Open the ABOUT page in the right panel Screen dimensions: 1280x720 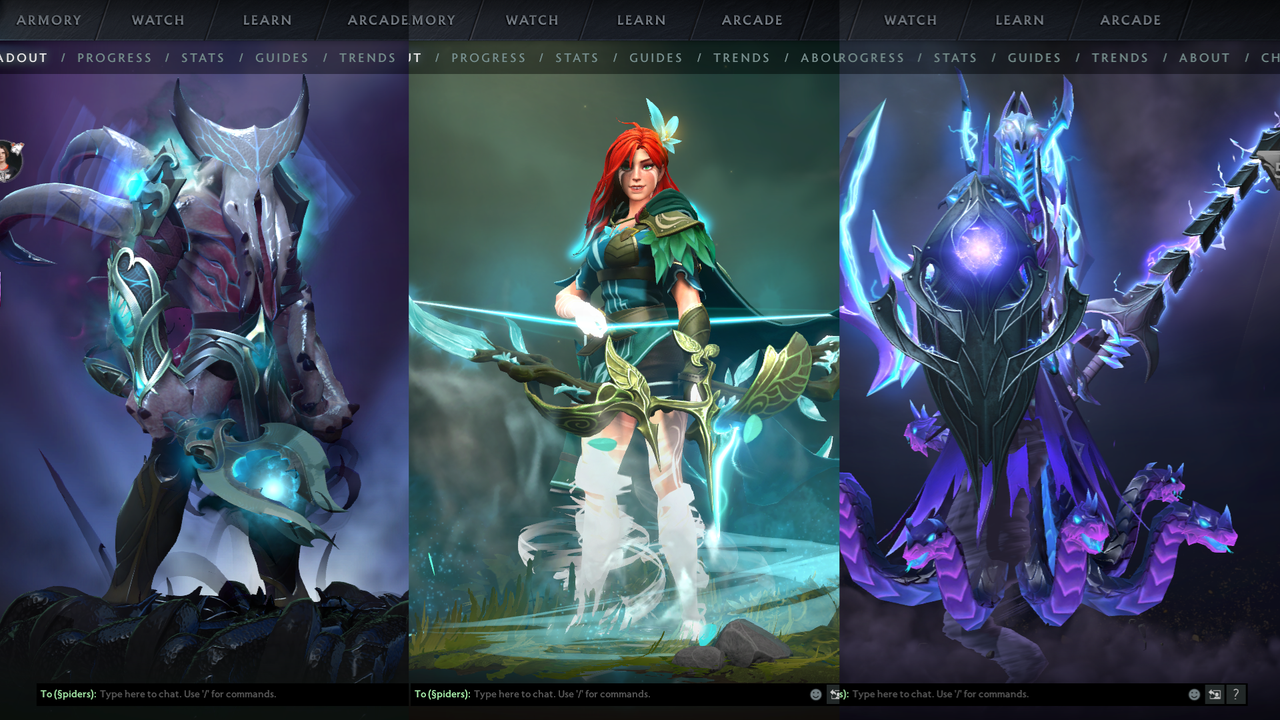click(1204, 58)
